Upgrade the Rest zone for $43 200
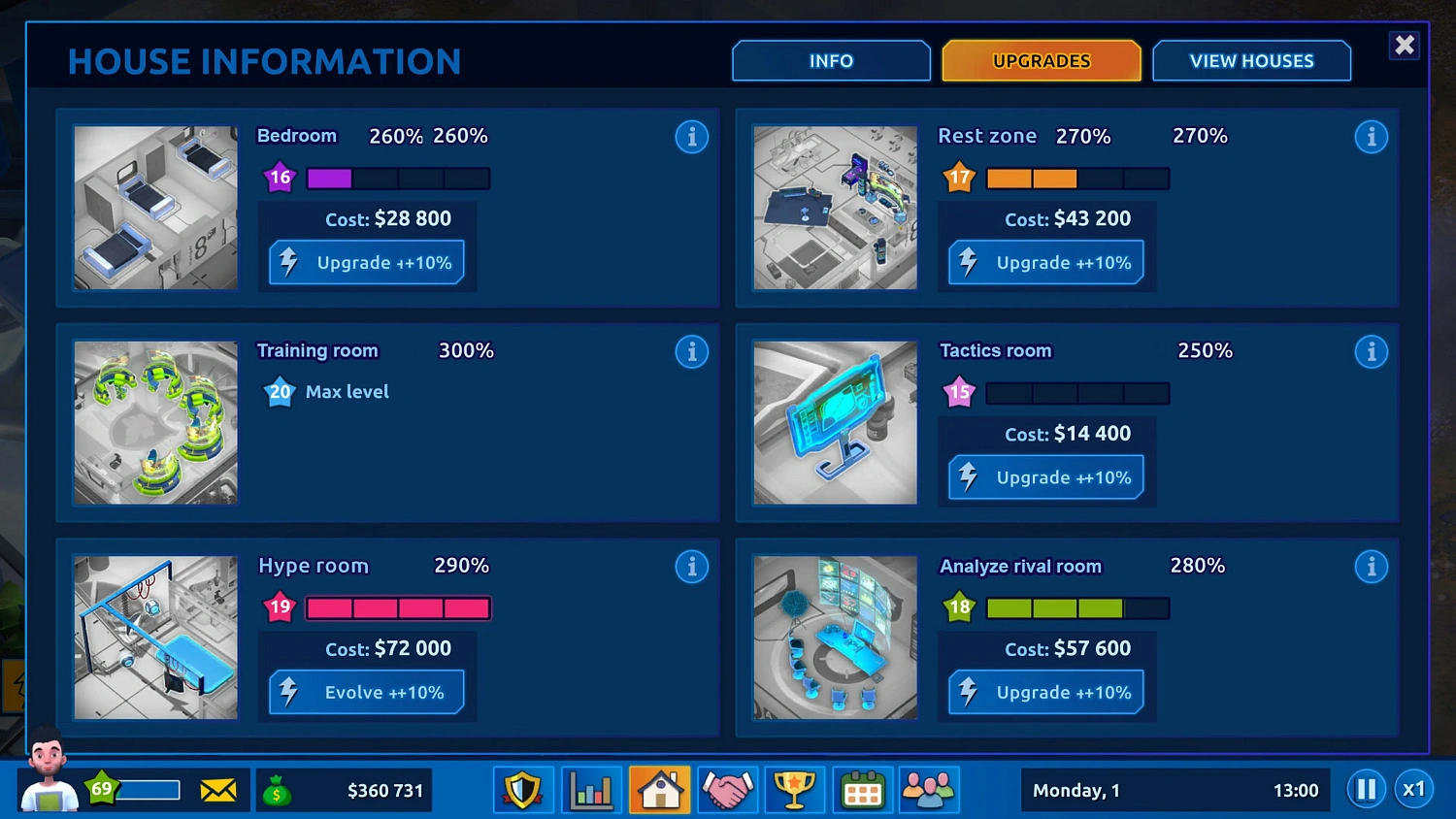This screenshot has width=1456, height=819. click(x=1045, y=262)
